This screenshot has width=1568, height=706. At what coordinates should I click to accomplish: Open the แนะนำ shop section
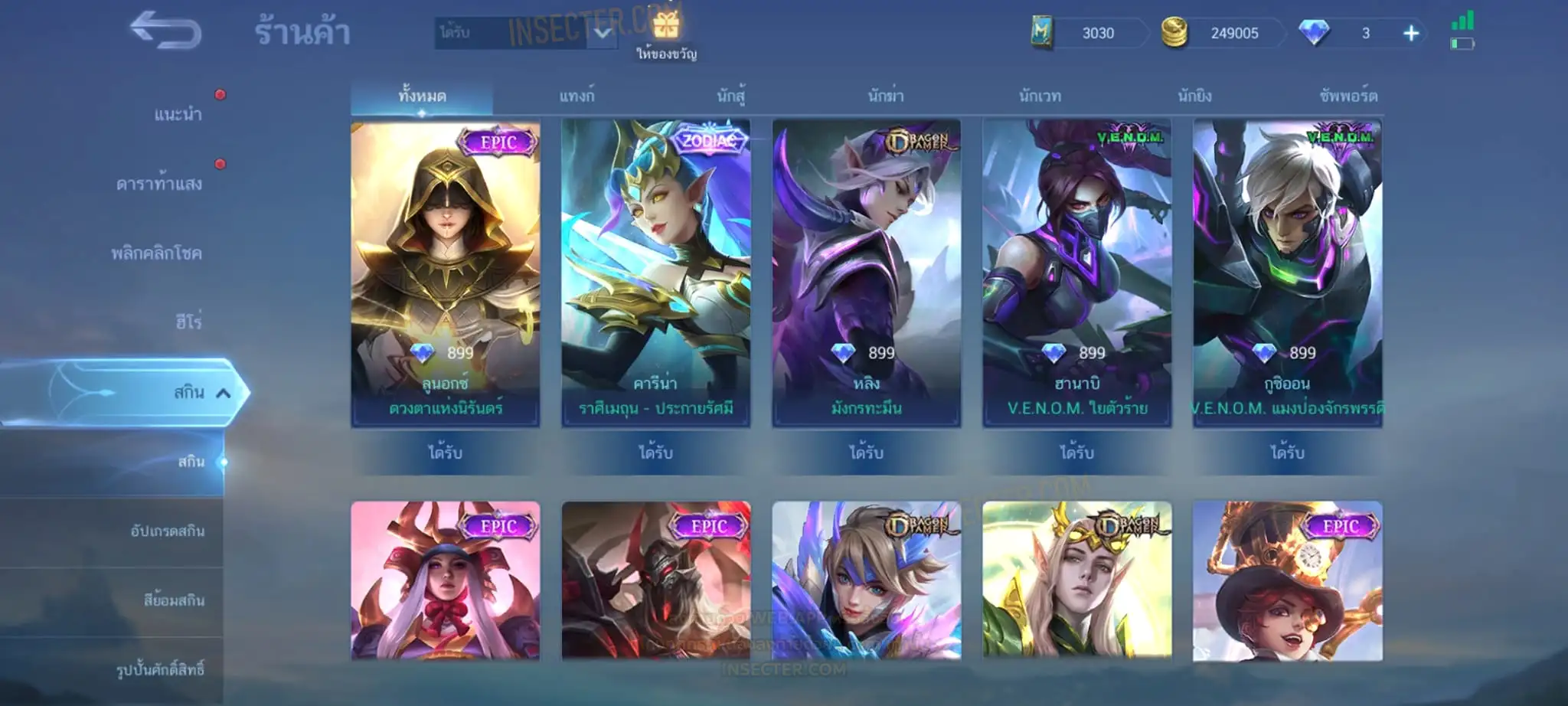(x=178, y=115)
